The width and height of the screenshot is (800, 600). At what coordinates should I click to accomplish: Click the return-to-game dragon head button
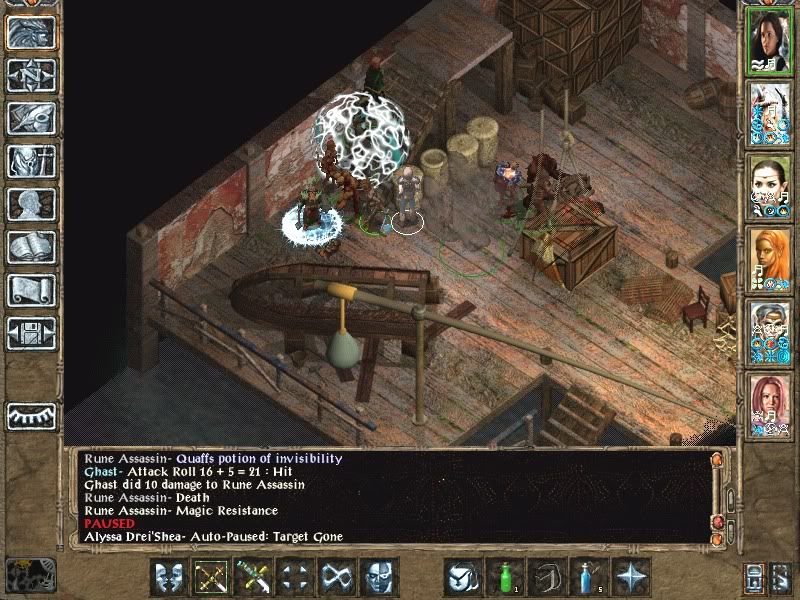[31, 33]
